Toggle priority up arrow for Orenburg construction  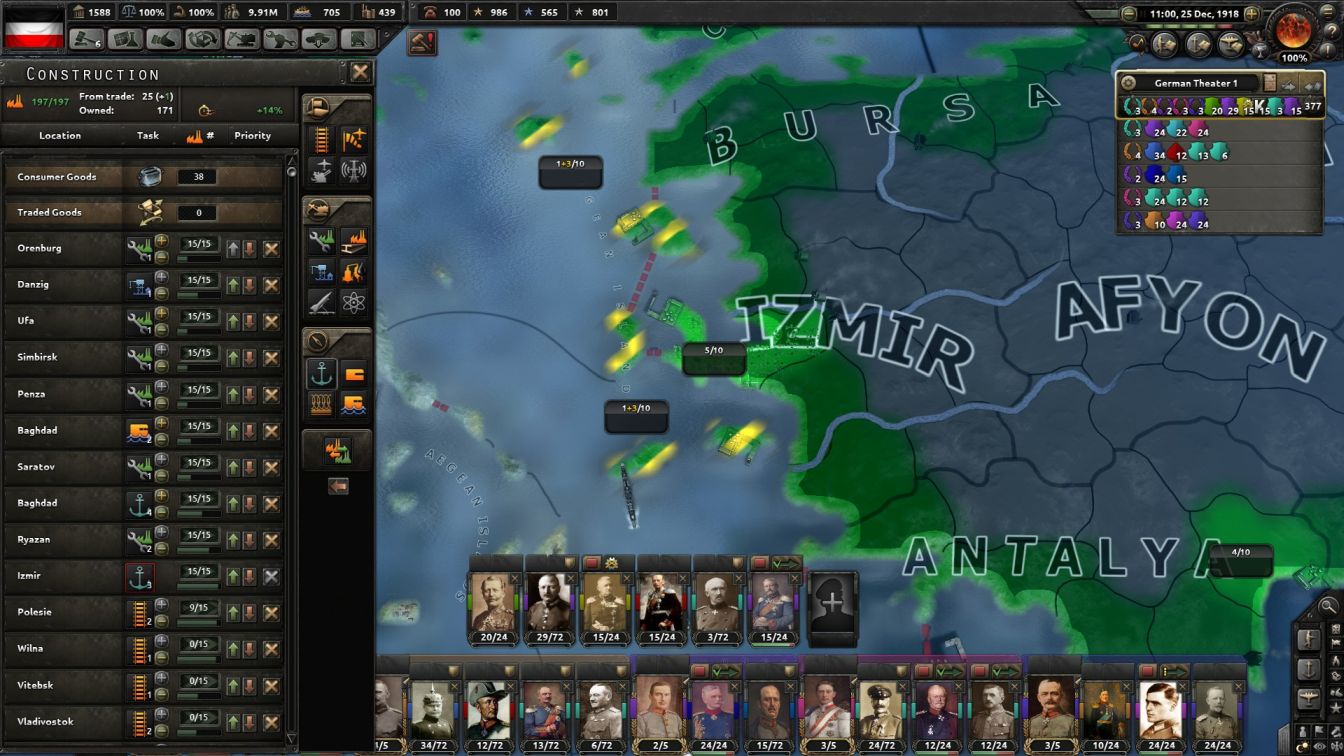(233, 247)
